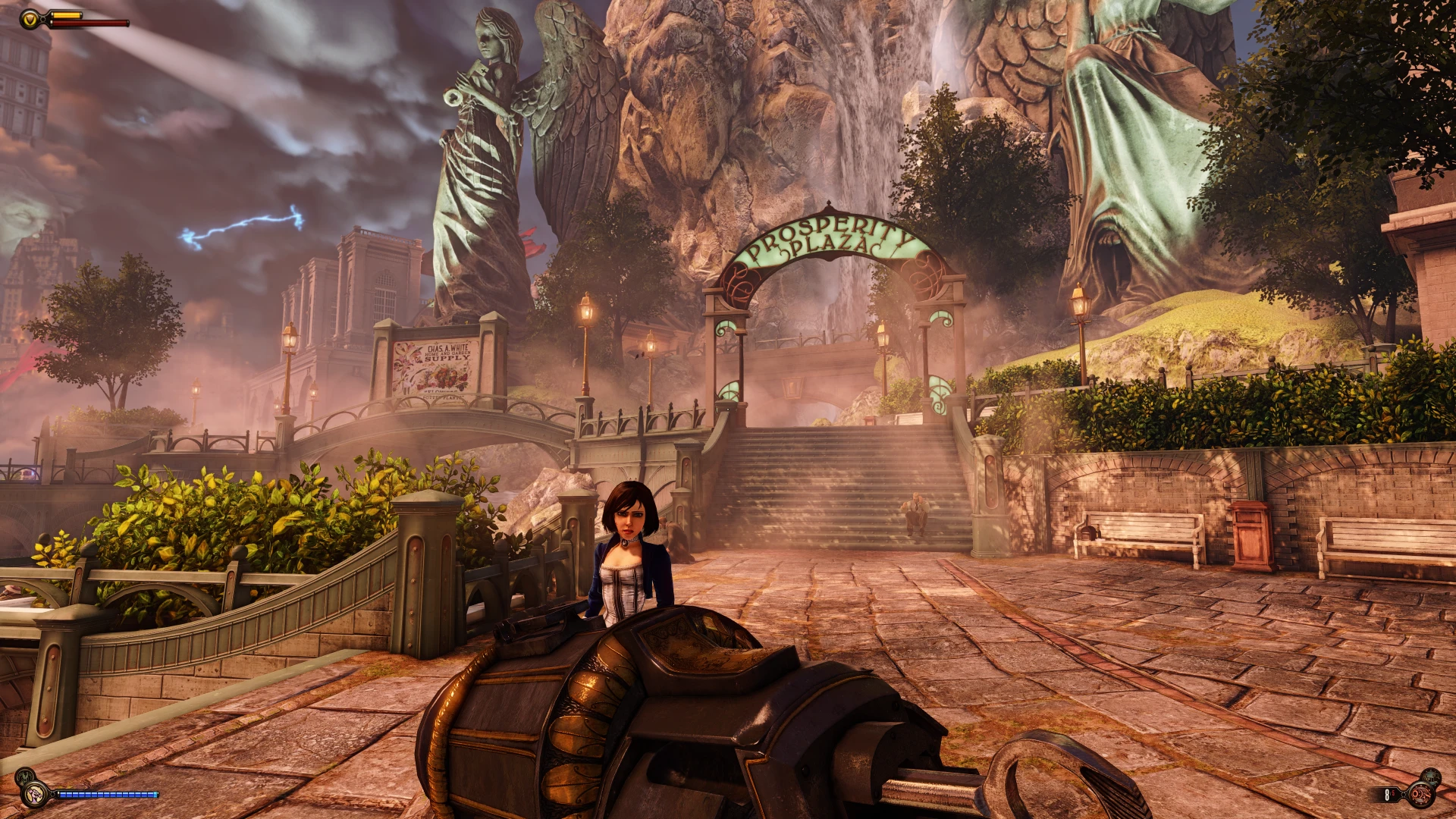Switch to the dimmed secondary weapon icon
Image resolution: width=1456 pixels, height=819 pixels.
click(x=1430, y=777)
